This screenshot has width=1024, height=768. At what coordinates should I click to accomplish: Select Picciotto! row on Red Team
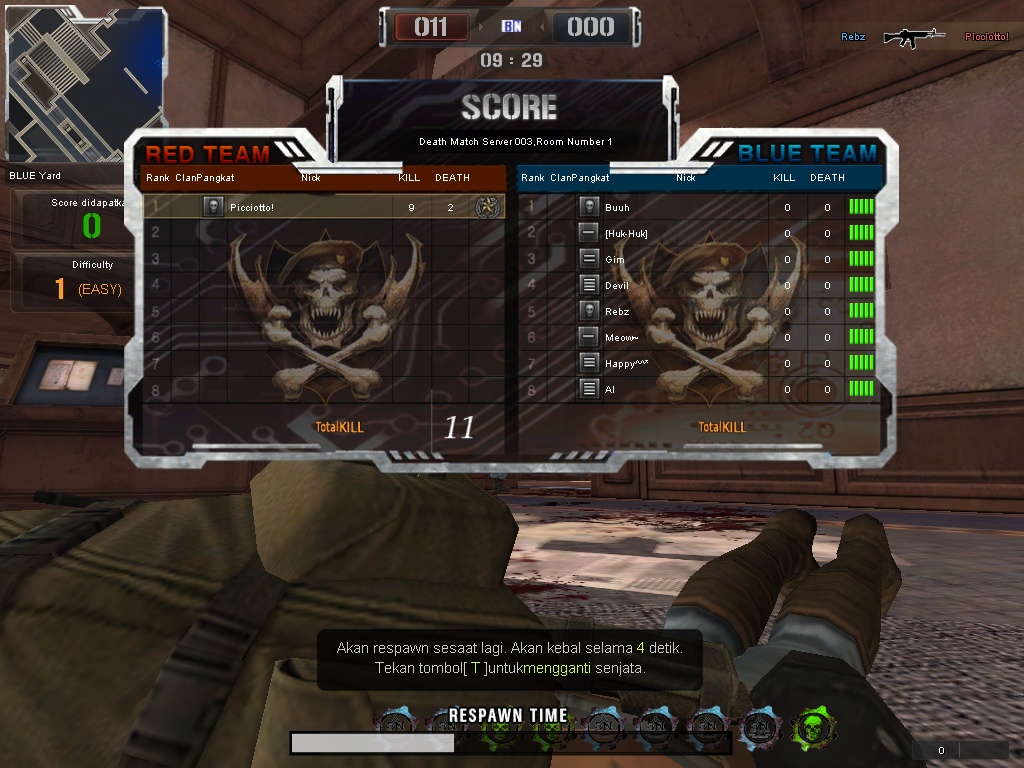[x=300, y=207]
